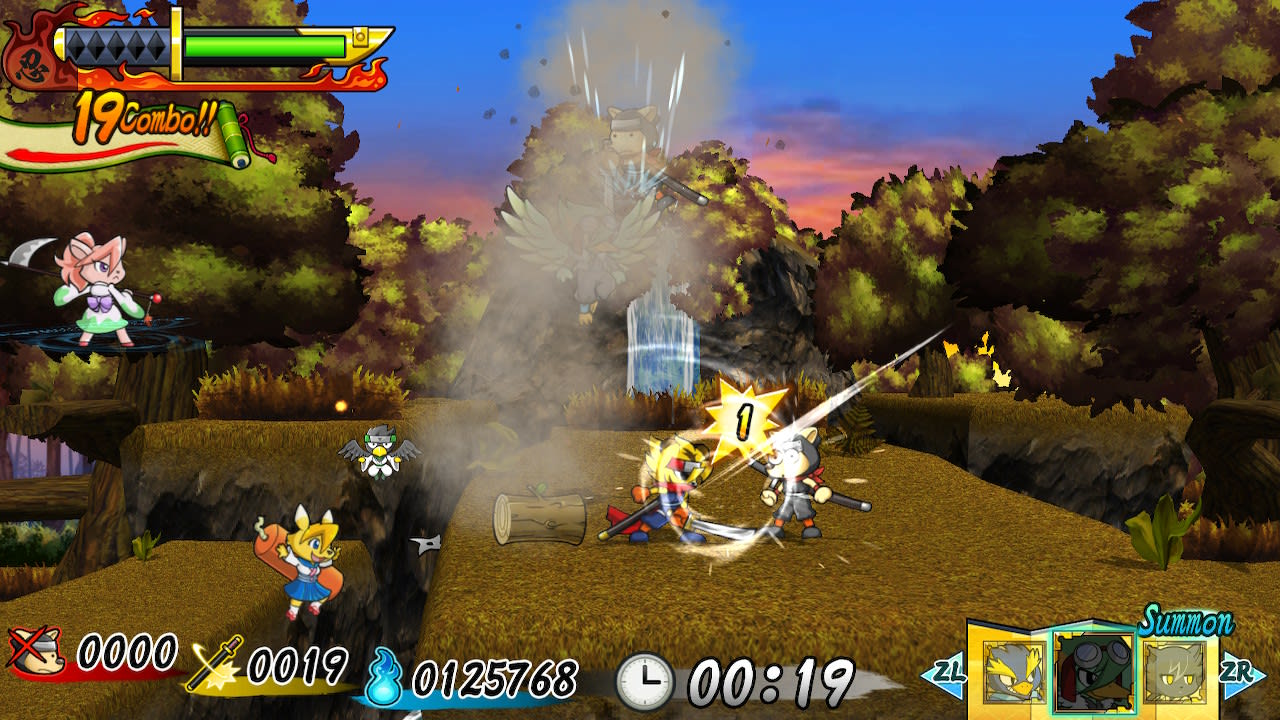Click the pink-haired character in the top-left
Screen dimensions: 1280x720
[100, 290]
